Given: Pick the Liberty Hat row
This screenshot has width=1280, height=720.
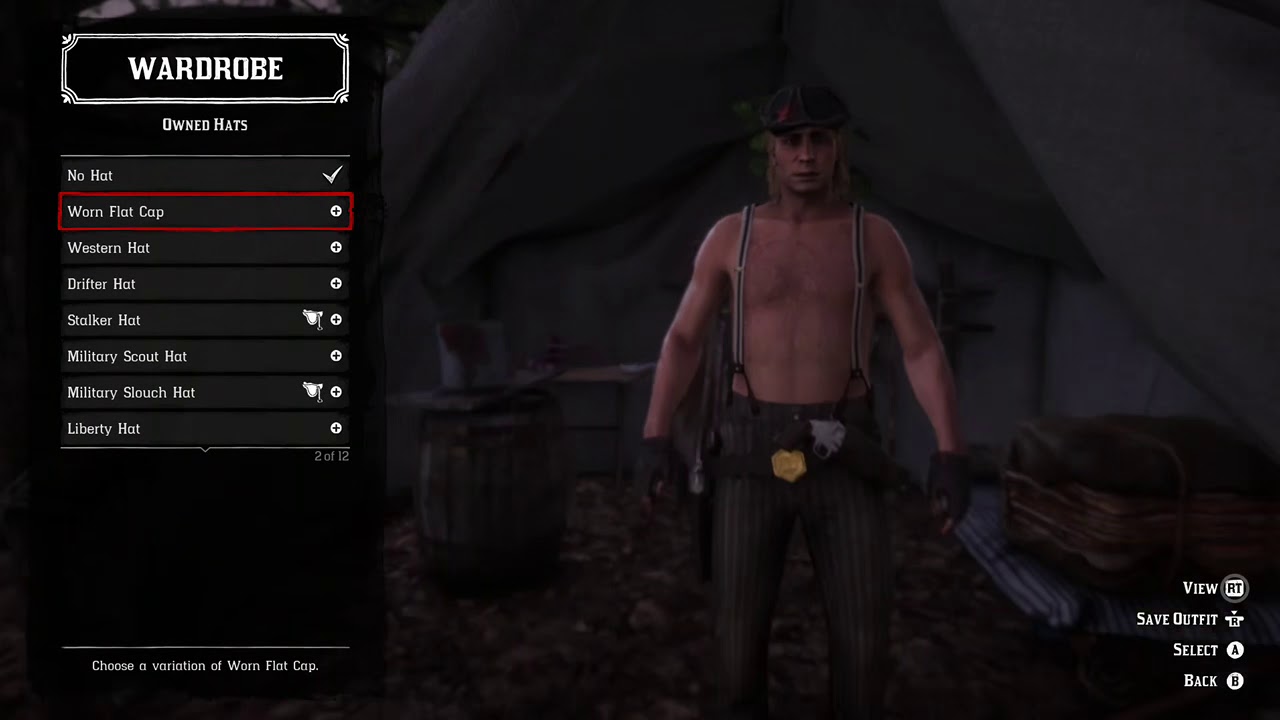Looking at the screenshot, I should [x=204, y=428].
